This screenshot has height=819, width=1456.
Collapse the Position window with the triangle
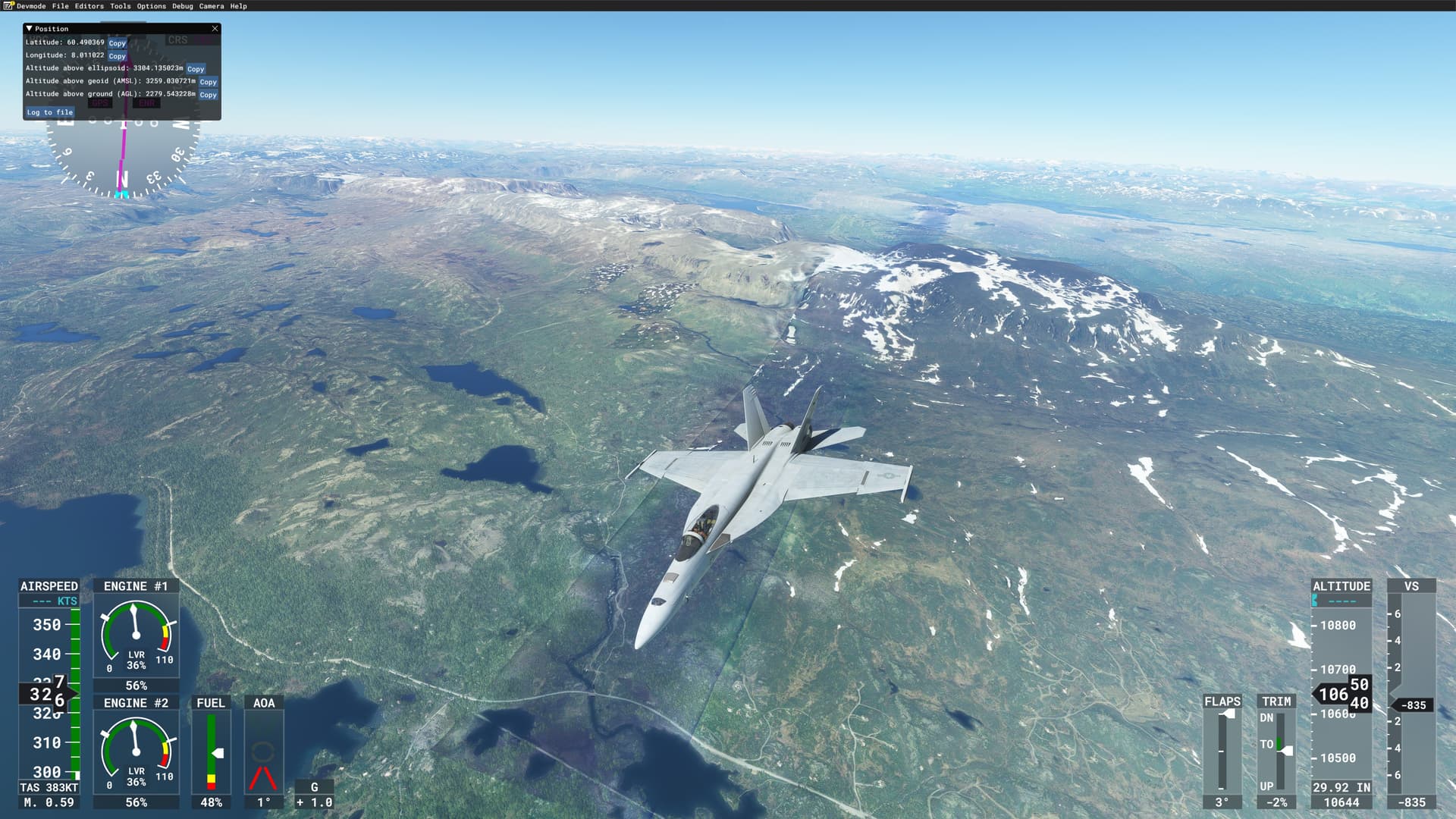point(29,29)
